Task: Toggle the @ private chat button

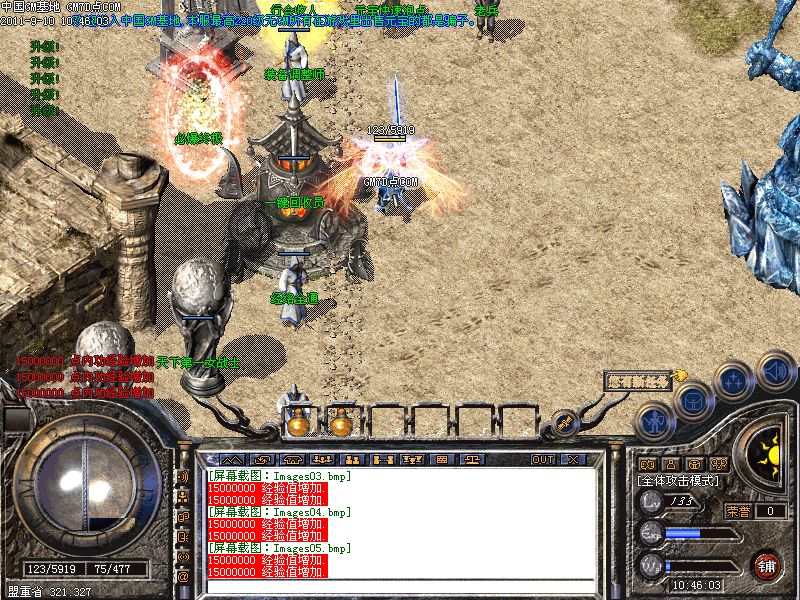Action: [x=183, y=577]
